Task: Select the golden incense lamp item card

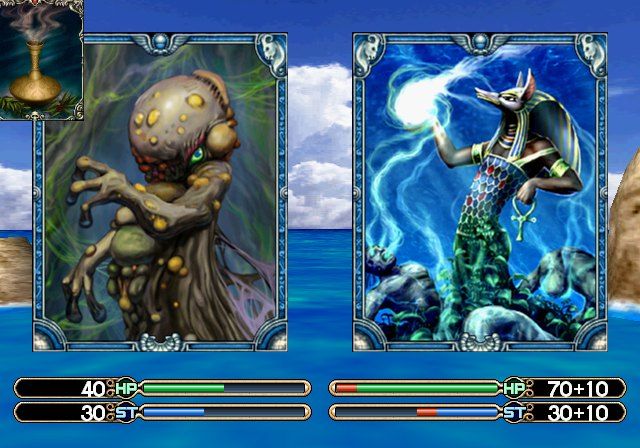Action: pos(41,58)
